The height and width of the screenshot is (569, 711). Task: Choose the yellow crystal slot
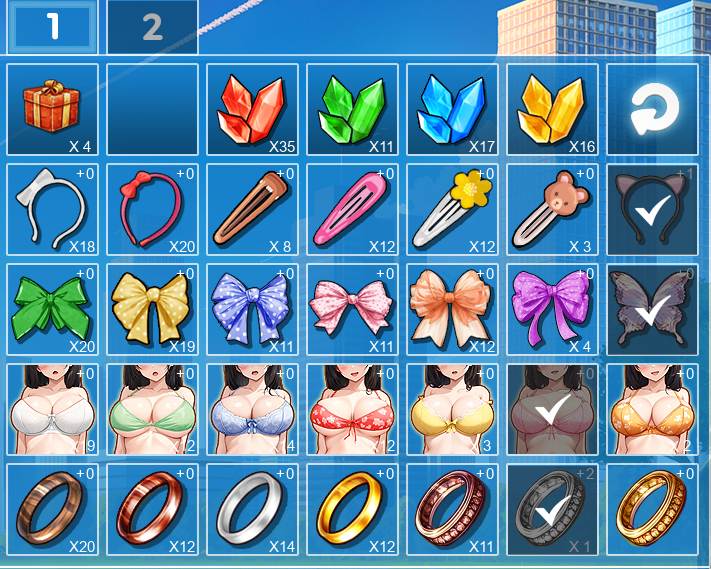[552, 110]
